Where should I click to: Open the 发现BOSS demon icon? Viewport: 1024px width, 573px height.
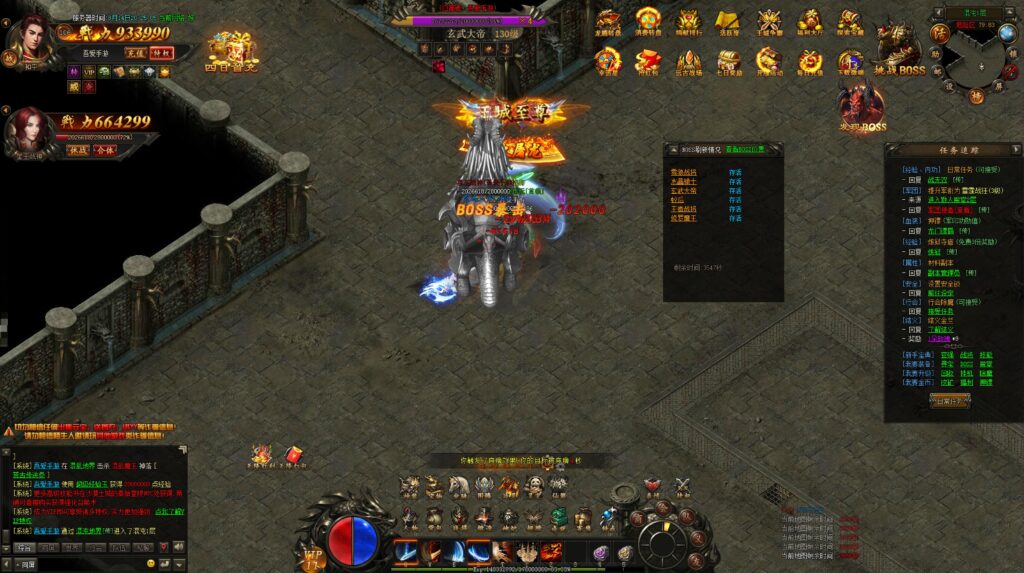[x=861, y=107]
